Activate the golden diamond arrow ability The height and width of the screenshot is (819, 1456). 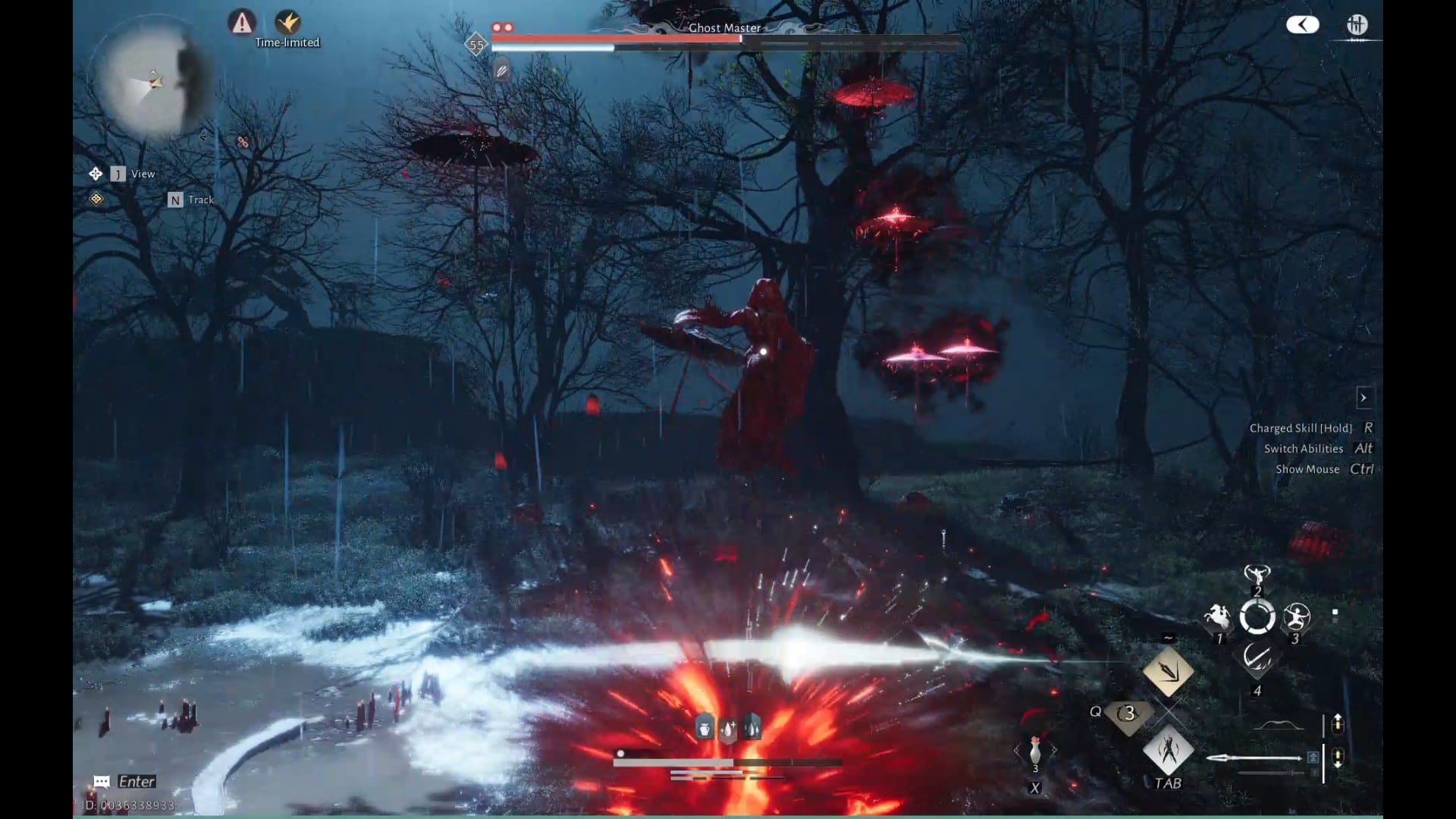pos(1168,671)
